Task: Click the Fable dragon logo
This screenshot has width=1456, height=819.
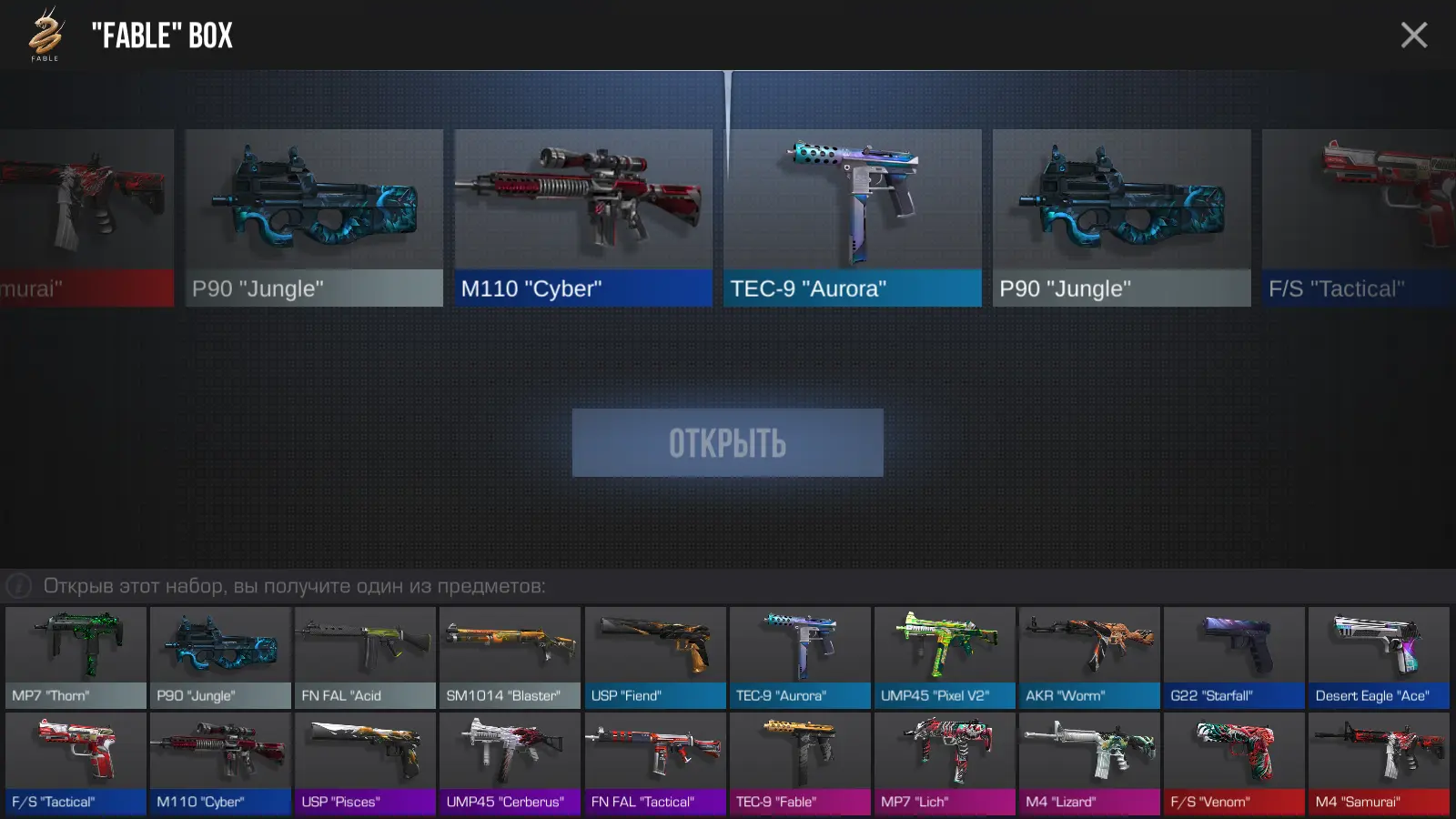Action: pyautogui.click(x=45, y=34)
